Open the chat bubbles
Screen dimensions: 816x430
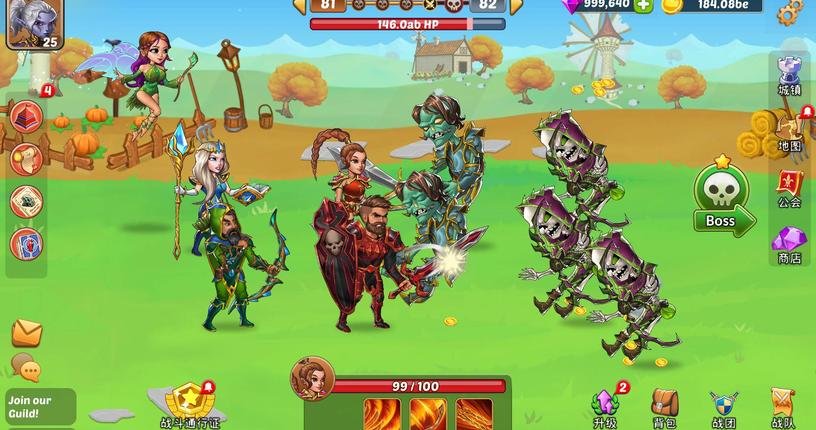(26, 369)
